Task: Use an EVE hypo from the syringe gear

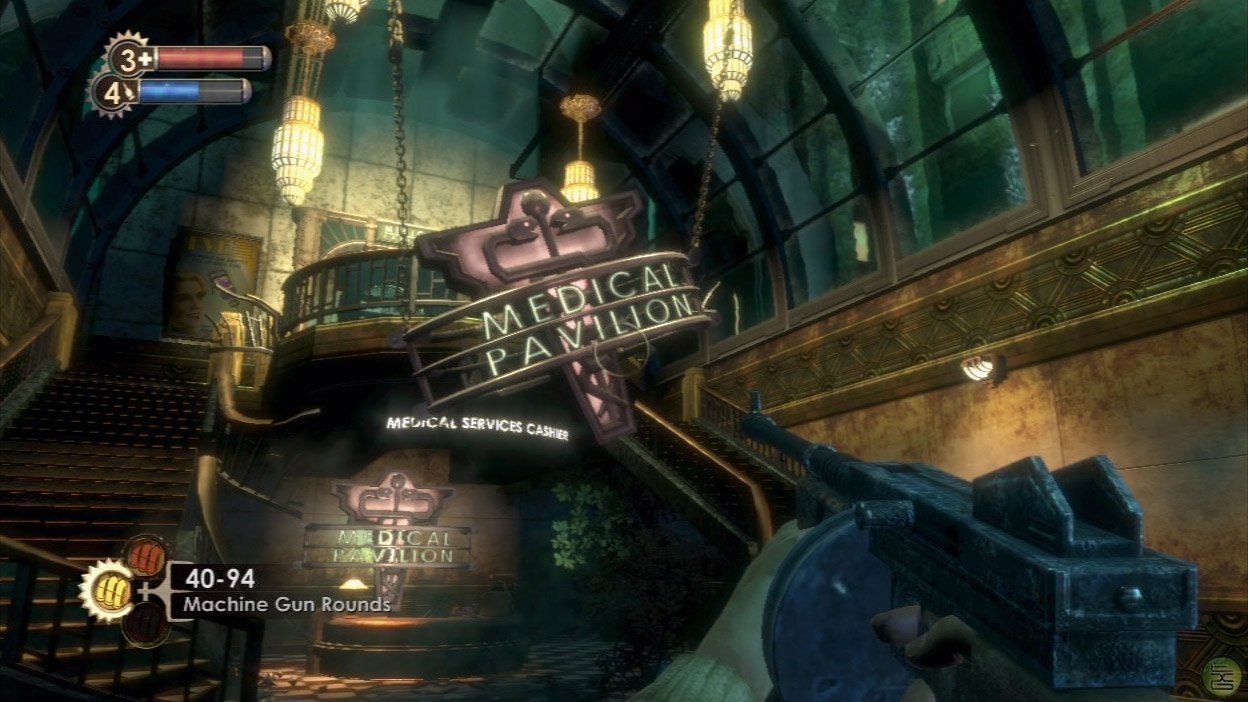Action: pyautogui.click(x=112, y=93)
